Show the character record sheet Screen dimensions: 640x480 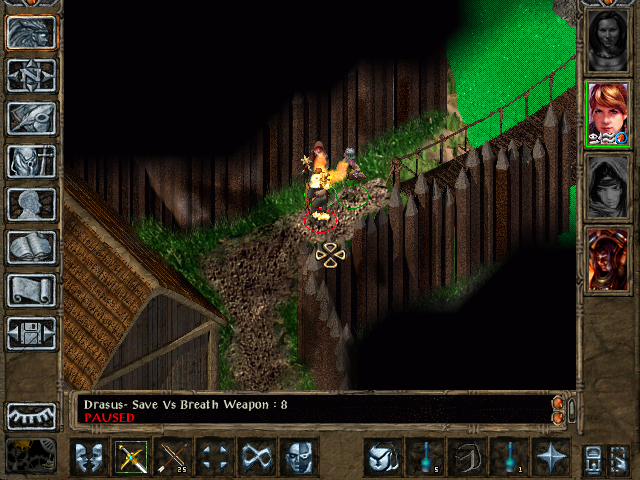pyautogui.click(x=31, y=204)
